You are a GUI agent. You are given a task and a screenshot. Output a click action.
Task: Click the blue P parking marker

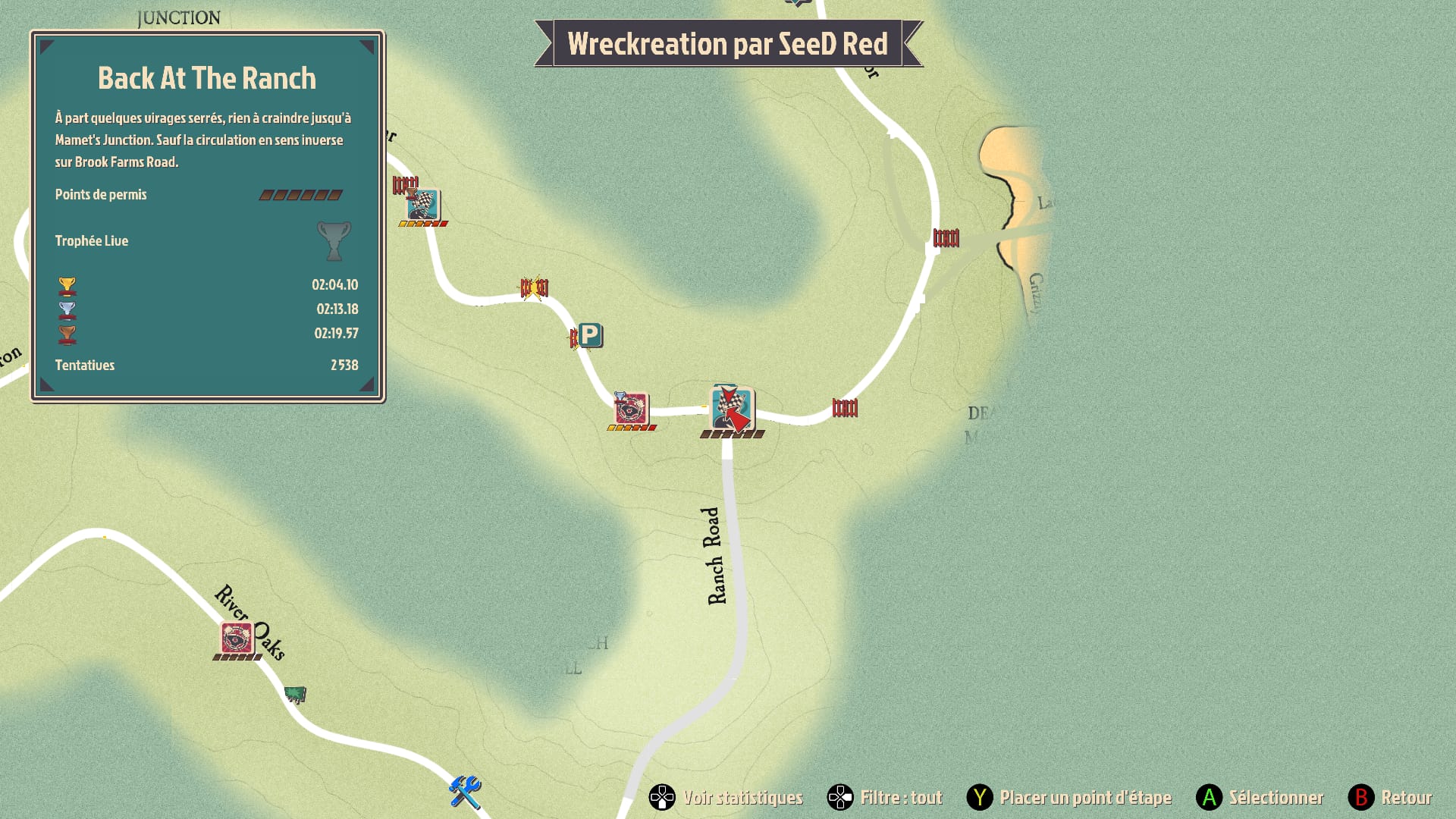590,334
